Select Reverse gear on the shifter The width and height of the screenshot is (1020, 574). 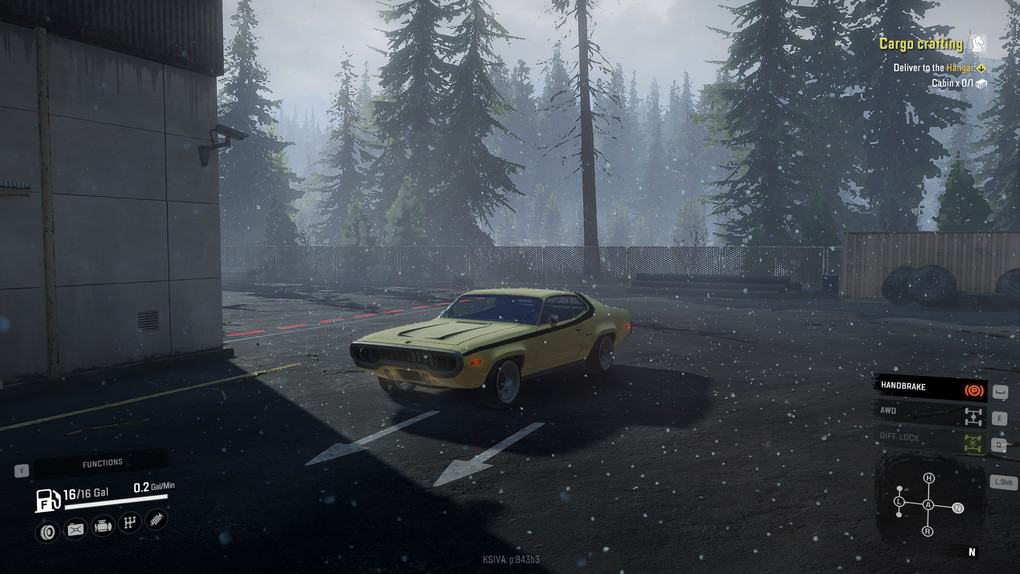point(928,531)
